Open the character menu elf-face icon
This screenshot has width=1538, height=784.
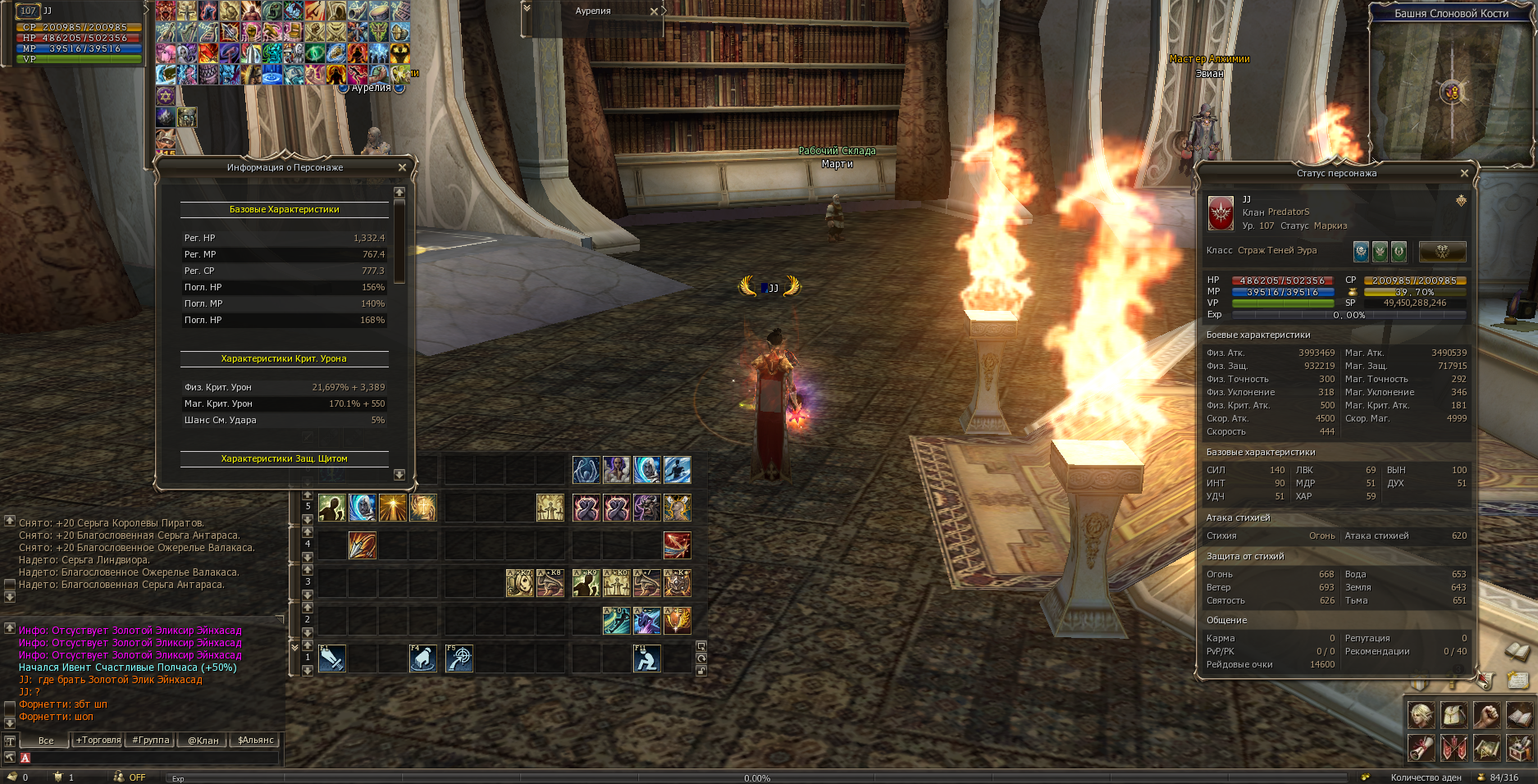point(1422,715)
